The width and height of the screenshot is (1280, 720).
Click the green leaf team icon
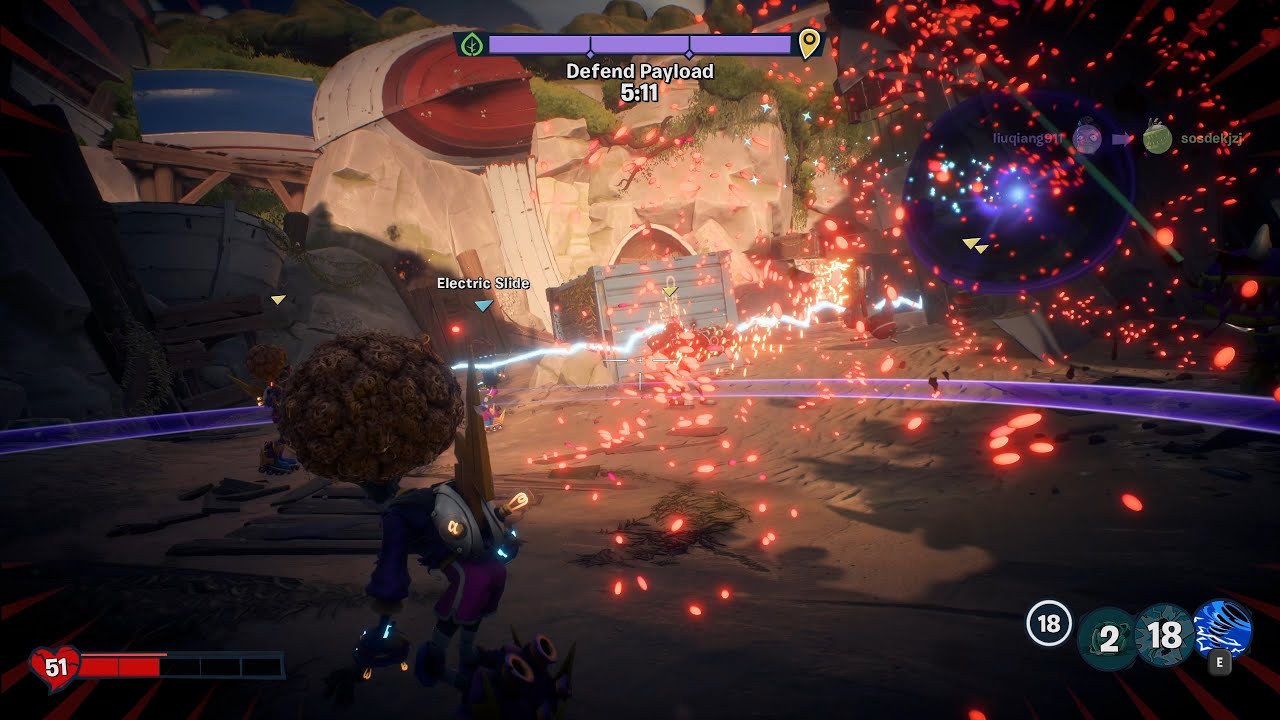click(471, 45)
